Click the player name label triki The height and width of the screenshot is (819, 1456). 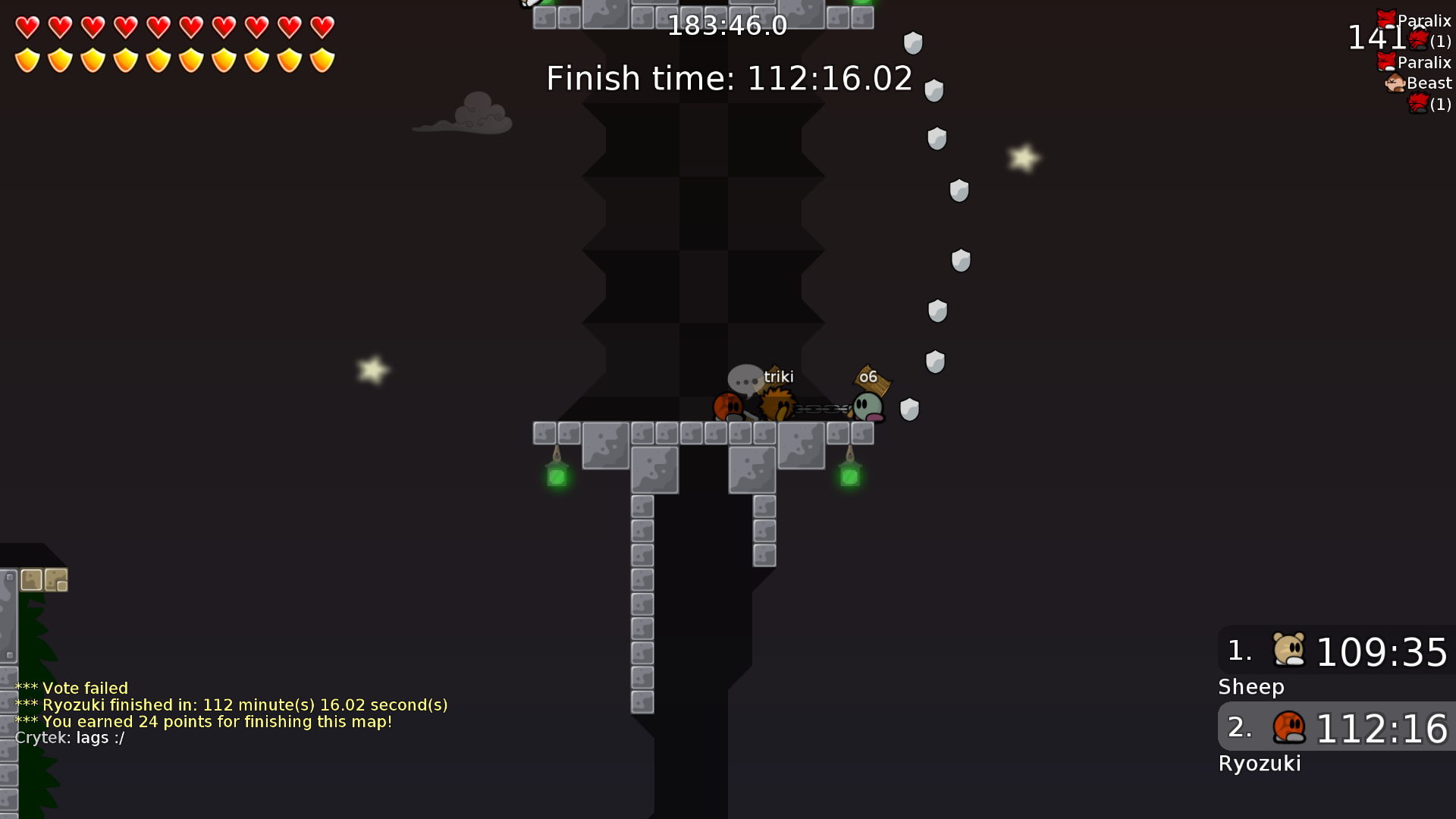(x=780, y=377)
